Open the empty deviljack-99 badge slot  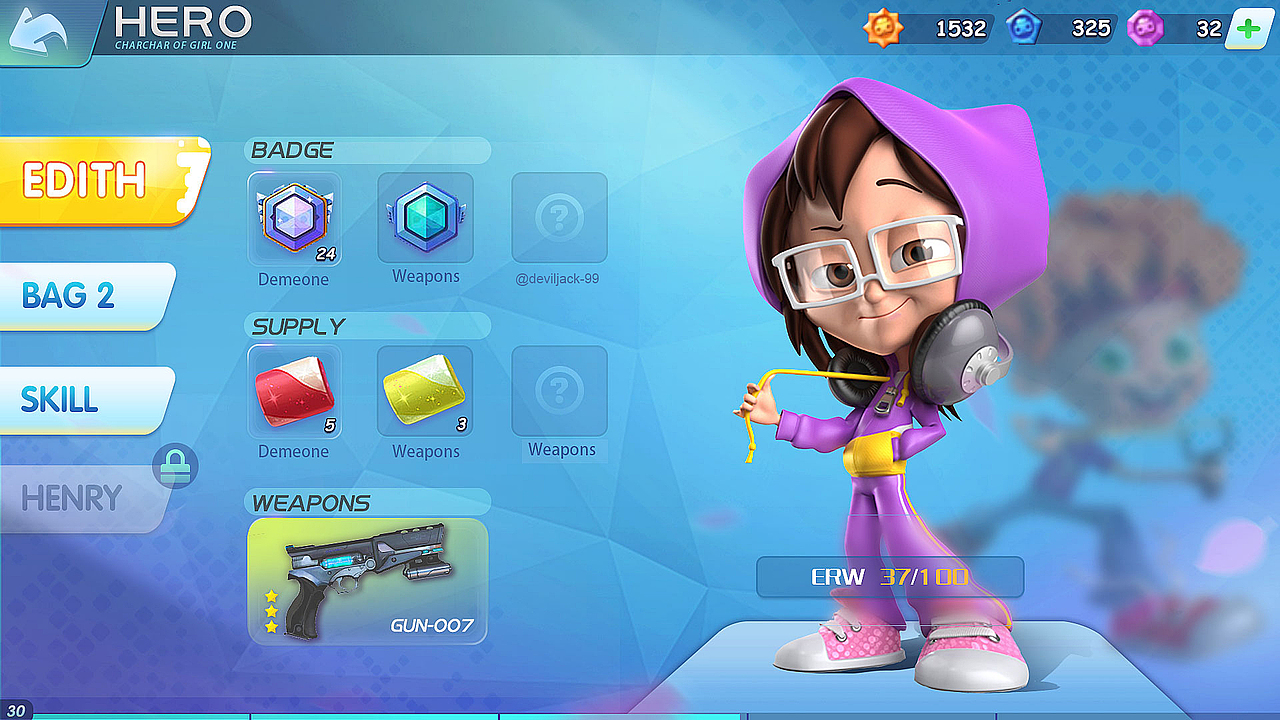559,217
